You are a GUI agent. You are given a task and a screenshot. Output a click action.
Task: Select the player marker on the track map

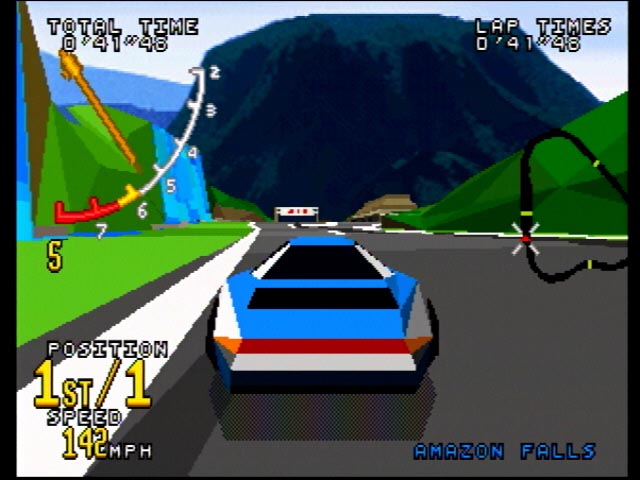(x=525, y=238)
